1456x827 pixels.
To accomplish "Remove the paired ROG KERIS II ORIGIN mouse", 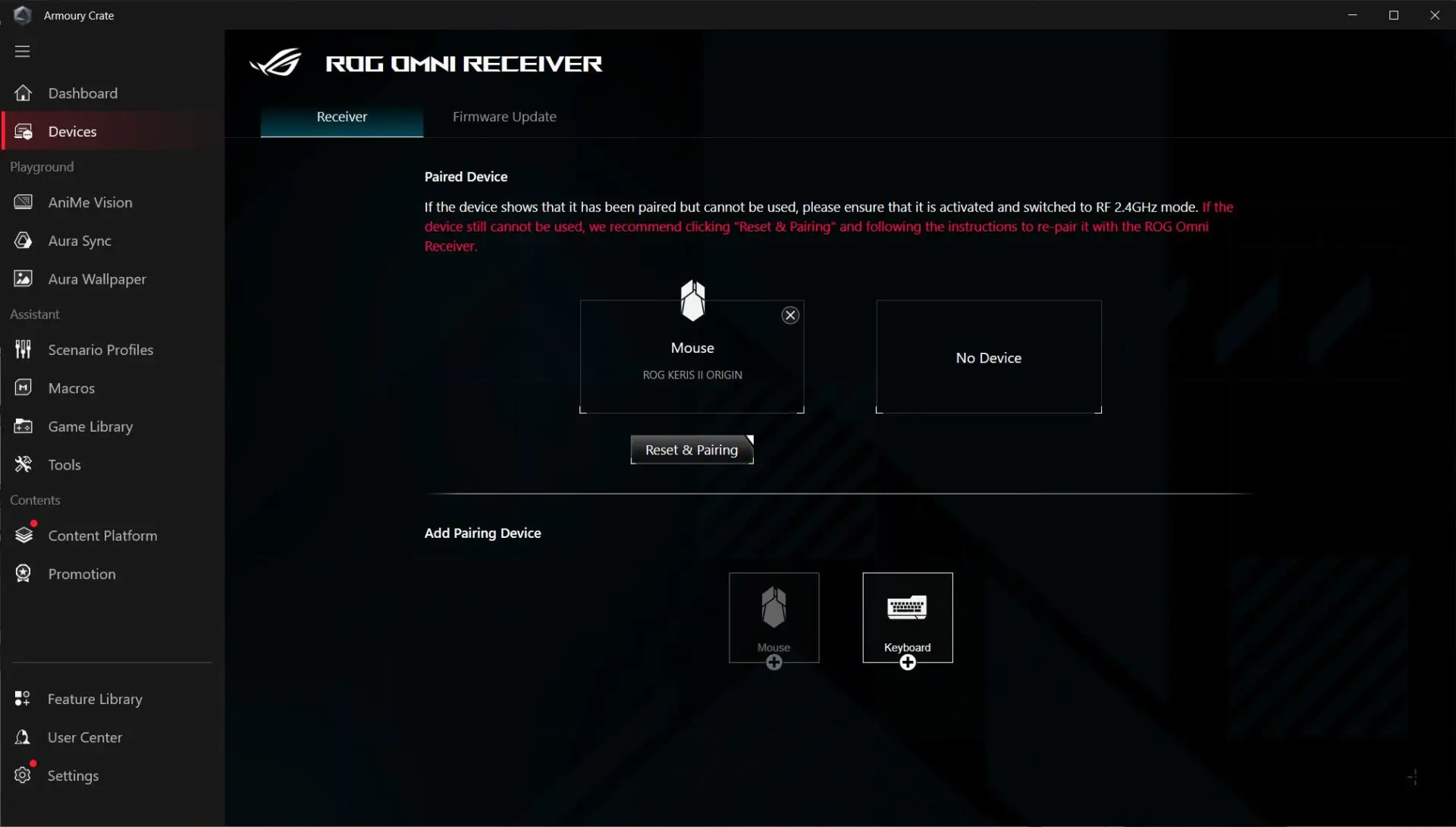I will (x=789, y=315).
